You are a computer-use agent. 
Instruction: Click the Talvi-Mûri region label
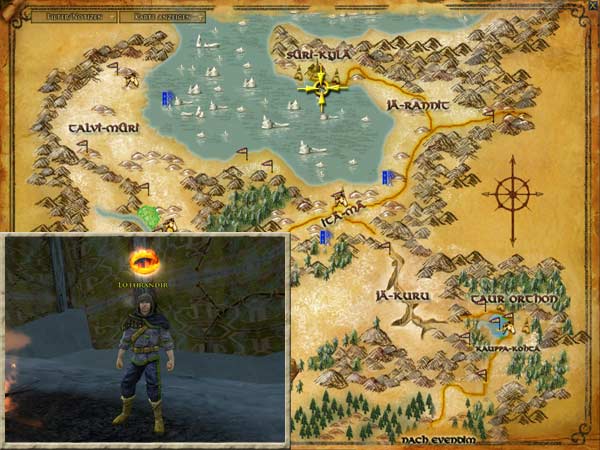coord(103,130)
